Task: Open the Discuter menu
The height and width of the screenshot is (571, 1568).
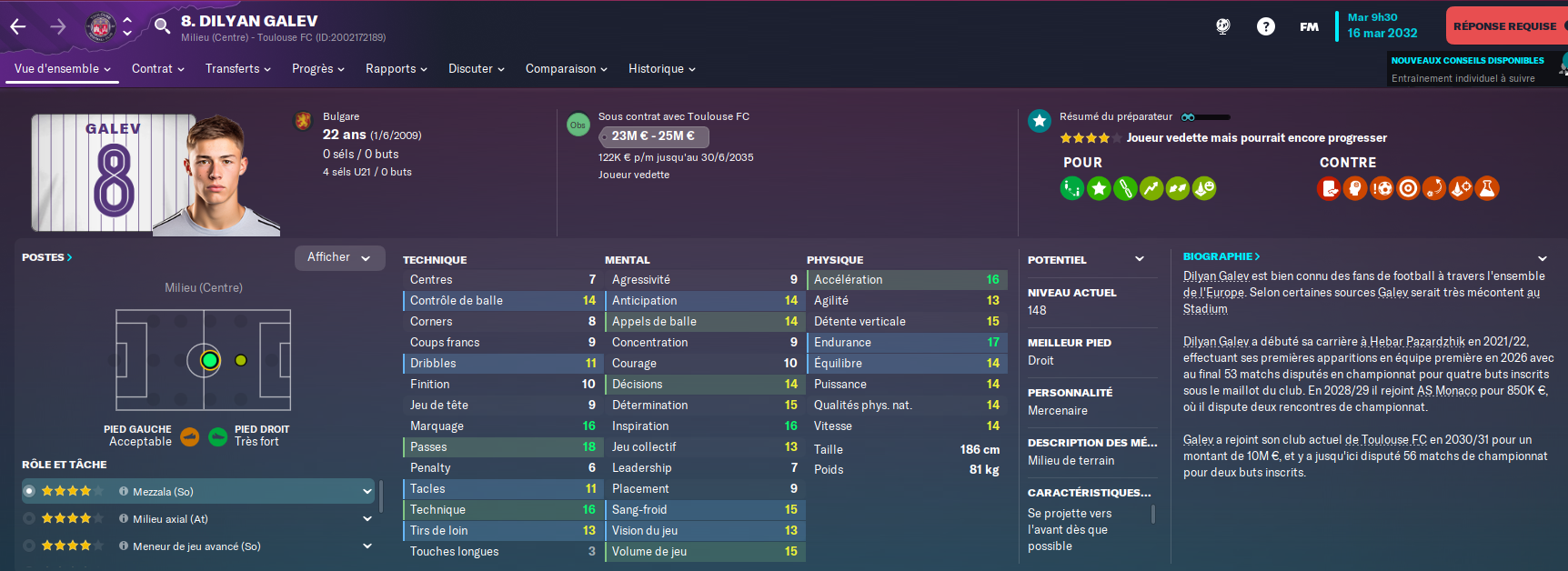Action: 476,69
